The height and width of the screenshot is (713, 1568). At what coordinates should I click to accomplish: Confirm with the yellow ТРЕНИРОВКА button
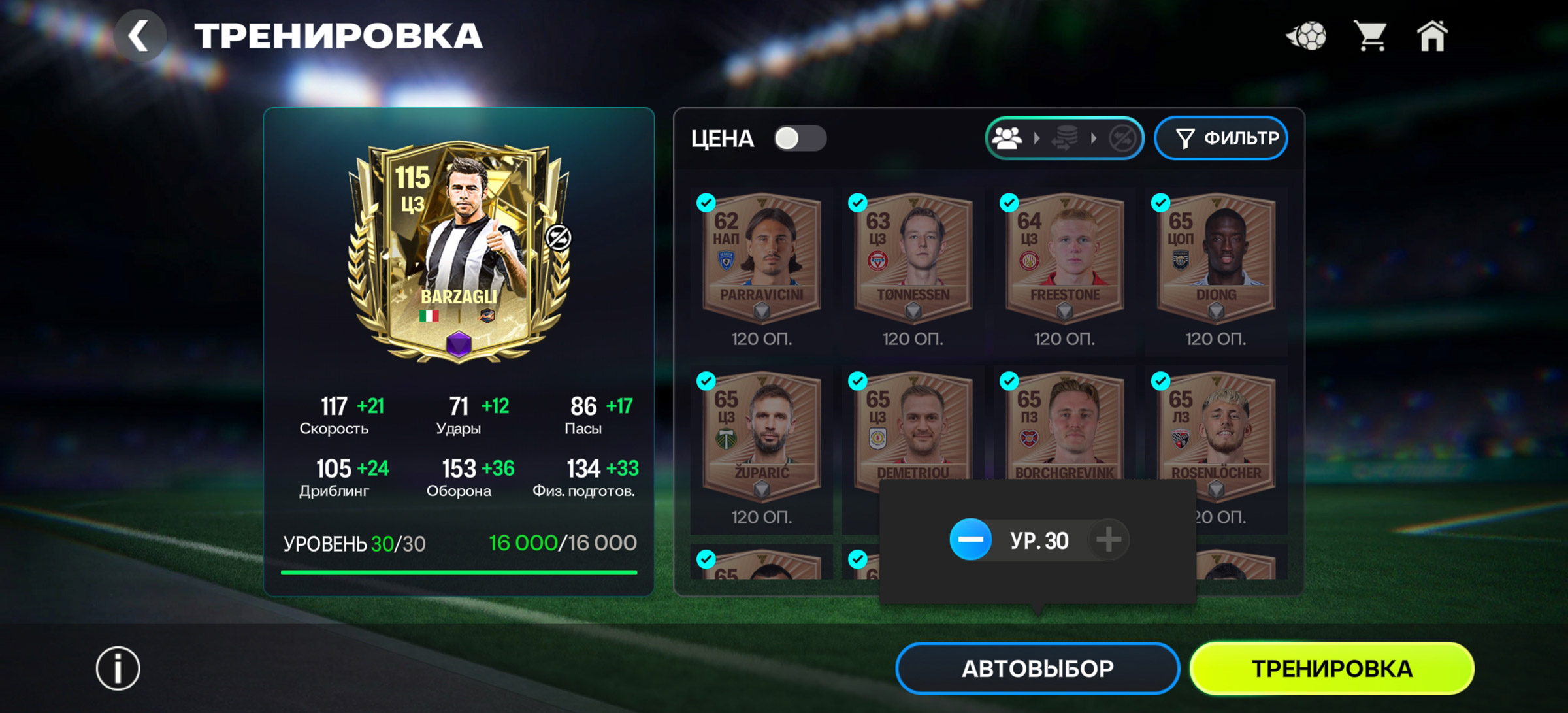[1331, 669]
